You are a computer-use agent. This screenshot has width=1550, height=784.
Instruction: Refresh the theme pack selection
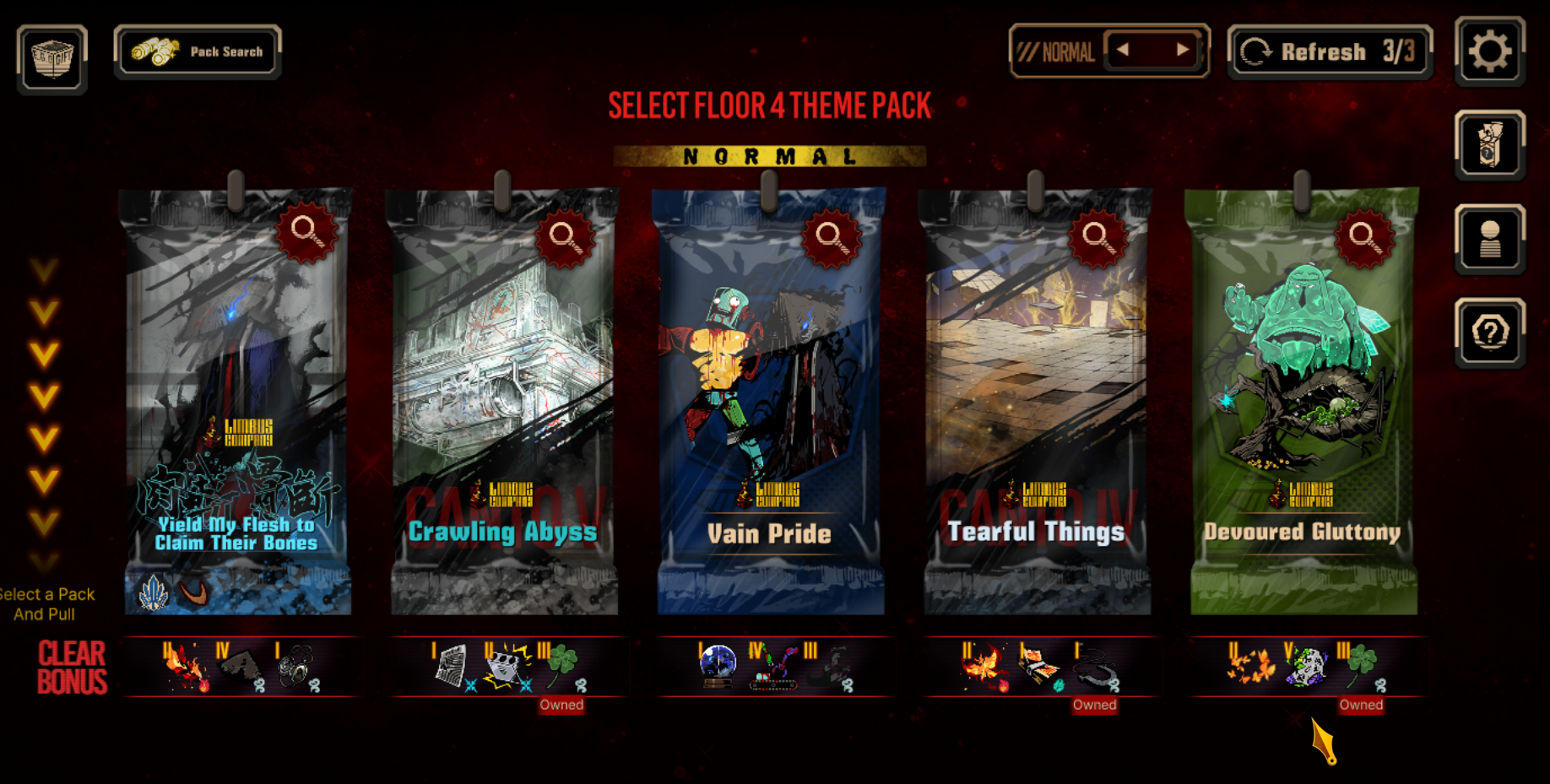(1330, 52)
